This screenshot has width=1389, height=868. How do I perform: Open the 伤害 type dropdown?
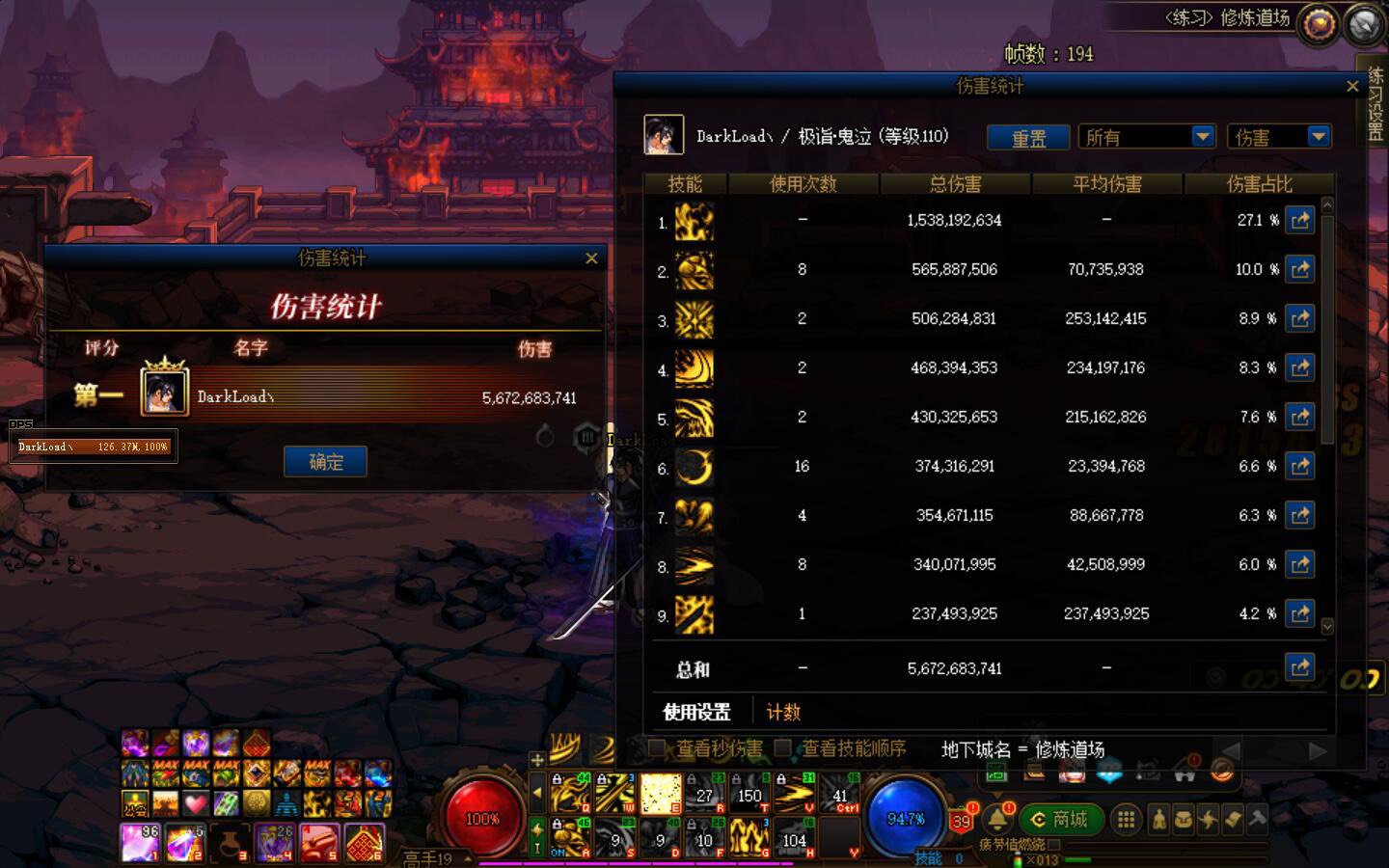[x=1278, y=136]
